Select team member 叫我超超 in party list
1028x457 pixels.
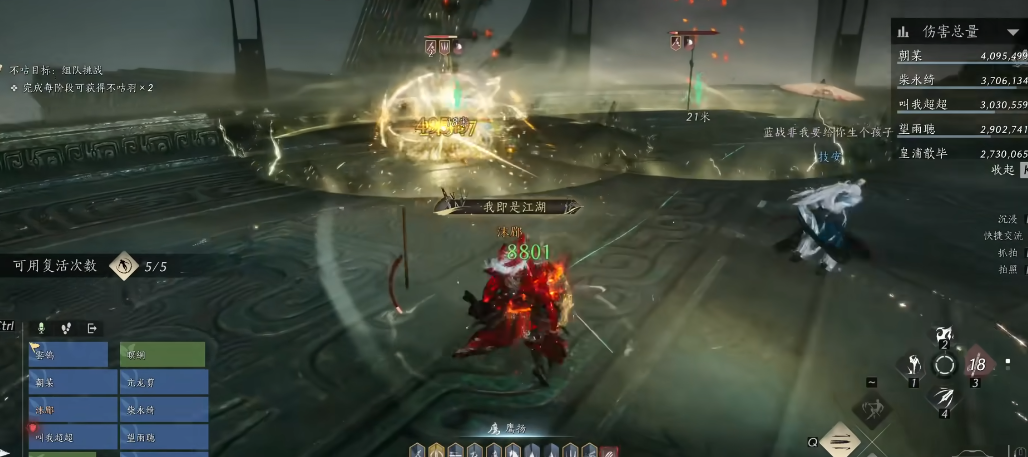pos(68,437)
